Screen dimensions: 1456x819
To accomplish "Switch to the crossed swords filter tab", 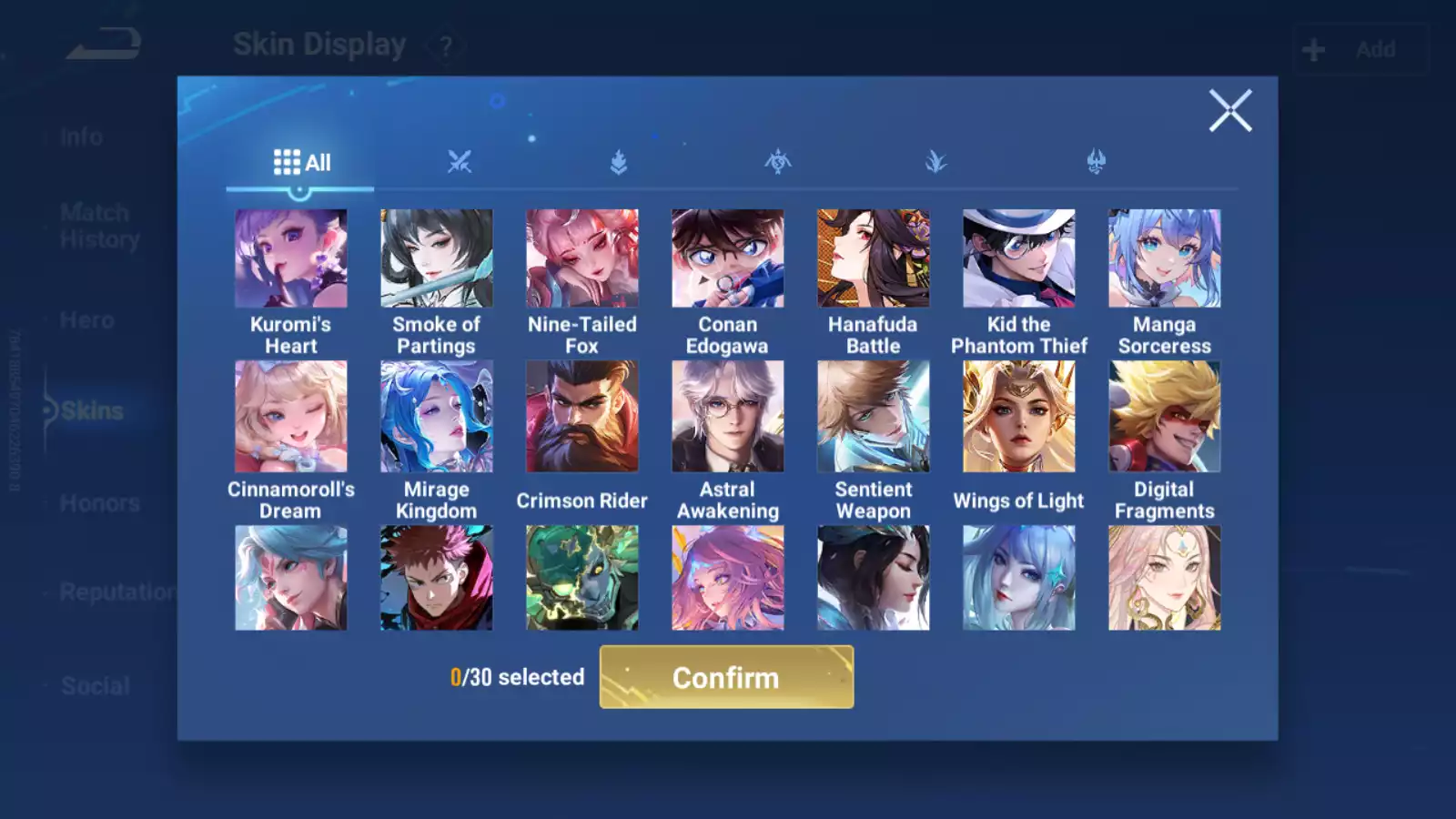I will coord(460,163).
